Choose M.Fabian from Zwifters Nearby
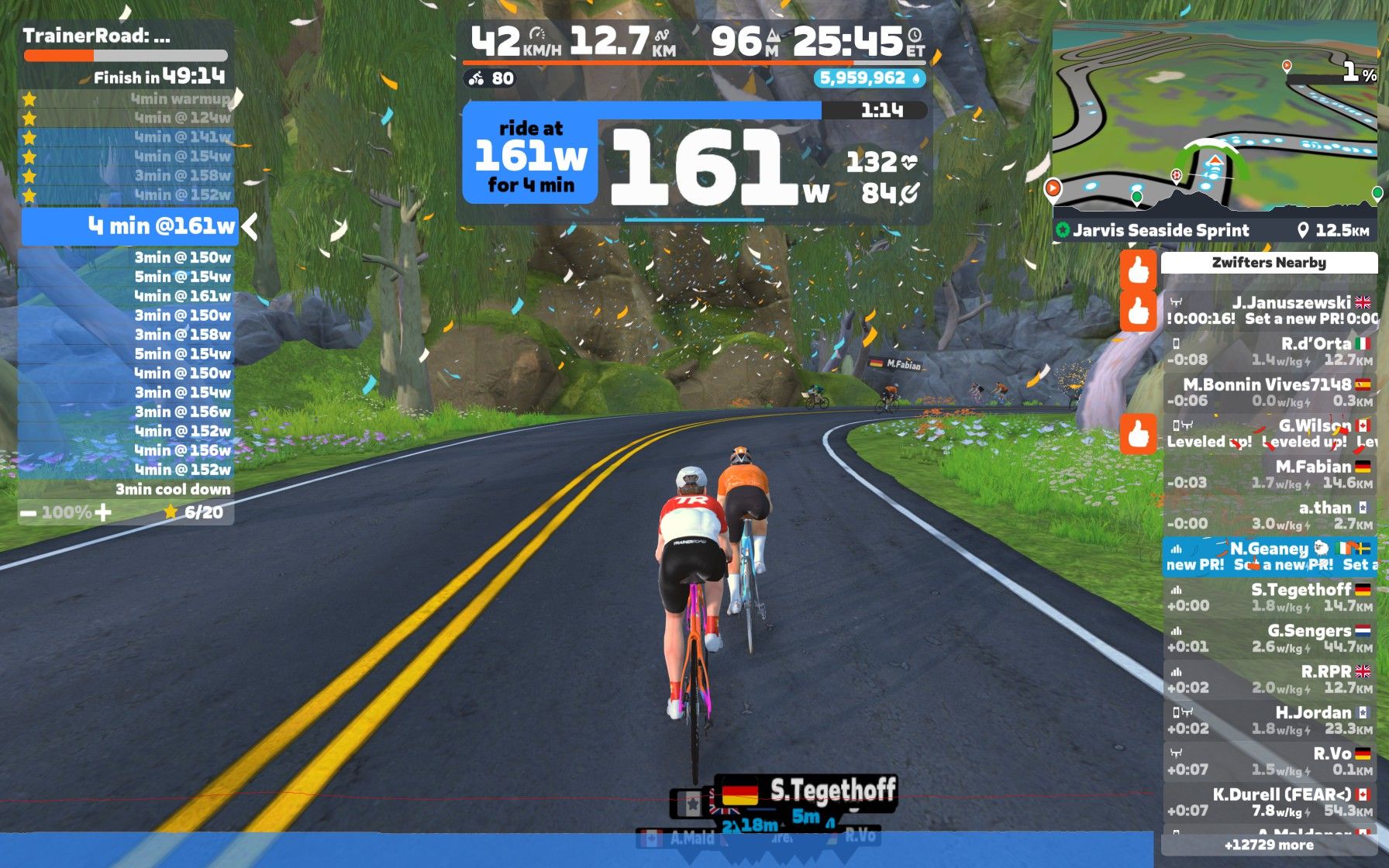Screen dimensions: 1389x868 coord(1269,474)
